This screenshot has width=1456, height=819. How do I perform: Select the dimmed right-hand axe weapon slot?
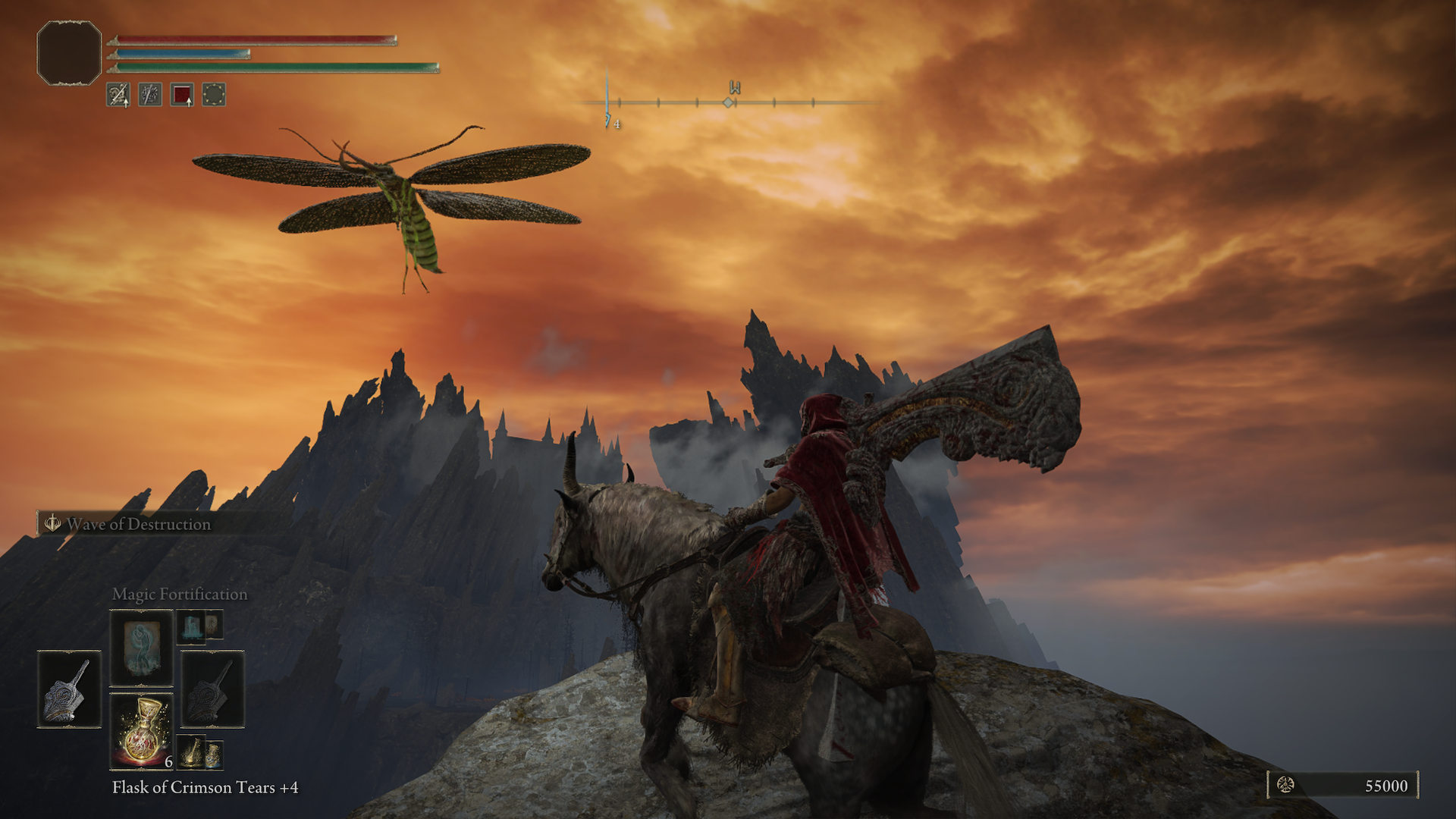[x=212, y=689]
